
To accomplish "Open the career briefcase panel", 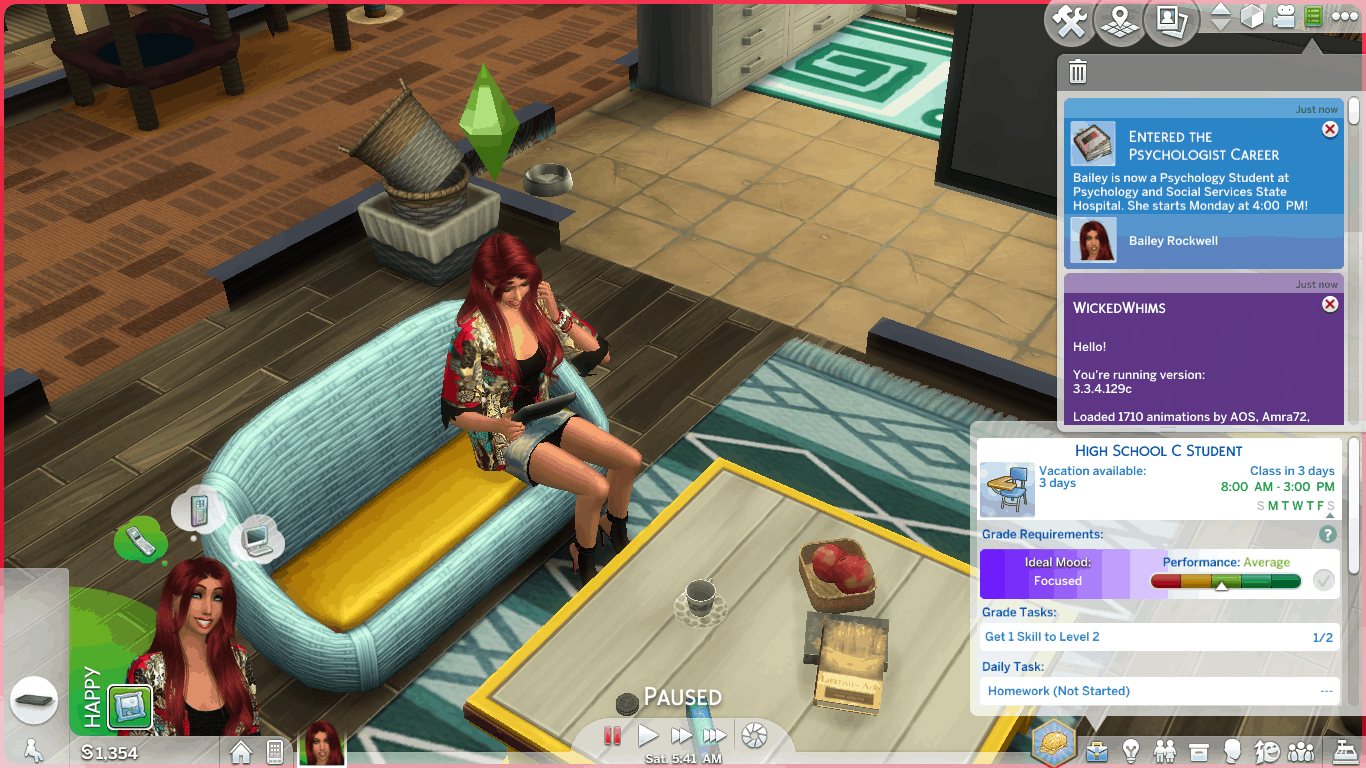I will [x=1097, y=750].
